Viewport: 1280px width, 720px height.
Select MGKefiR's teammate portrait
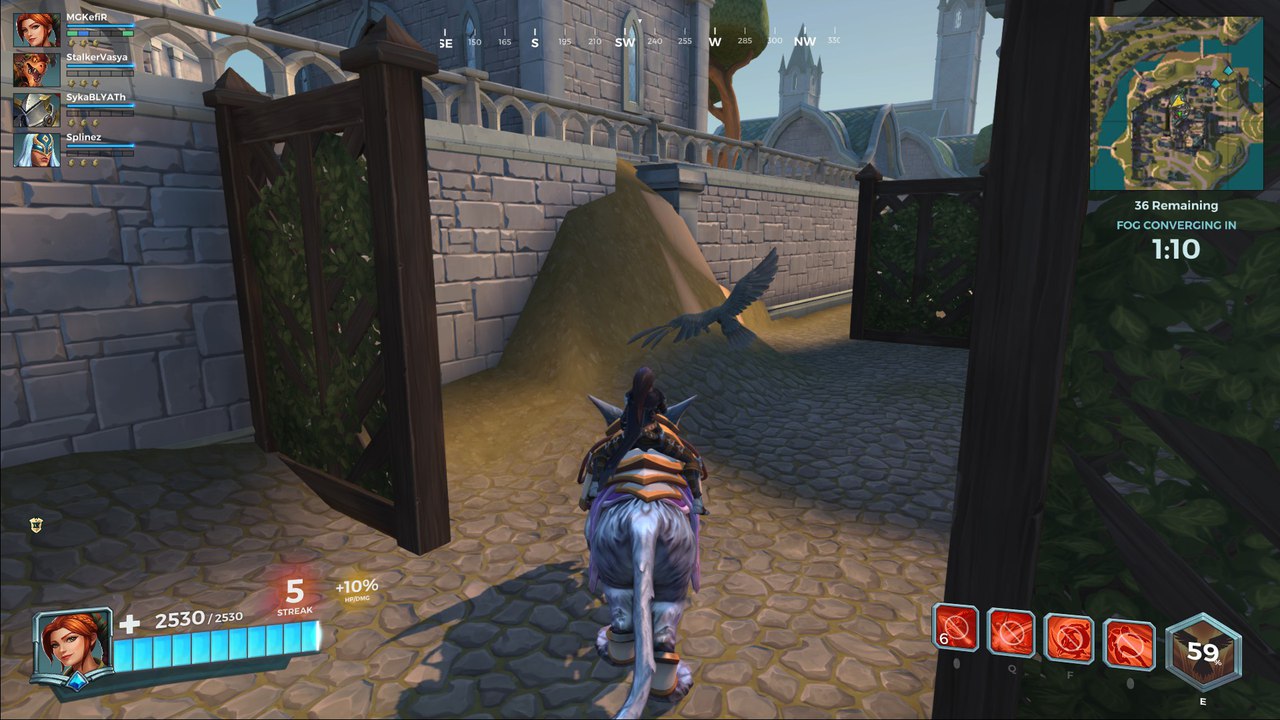36,29
